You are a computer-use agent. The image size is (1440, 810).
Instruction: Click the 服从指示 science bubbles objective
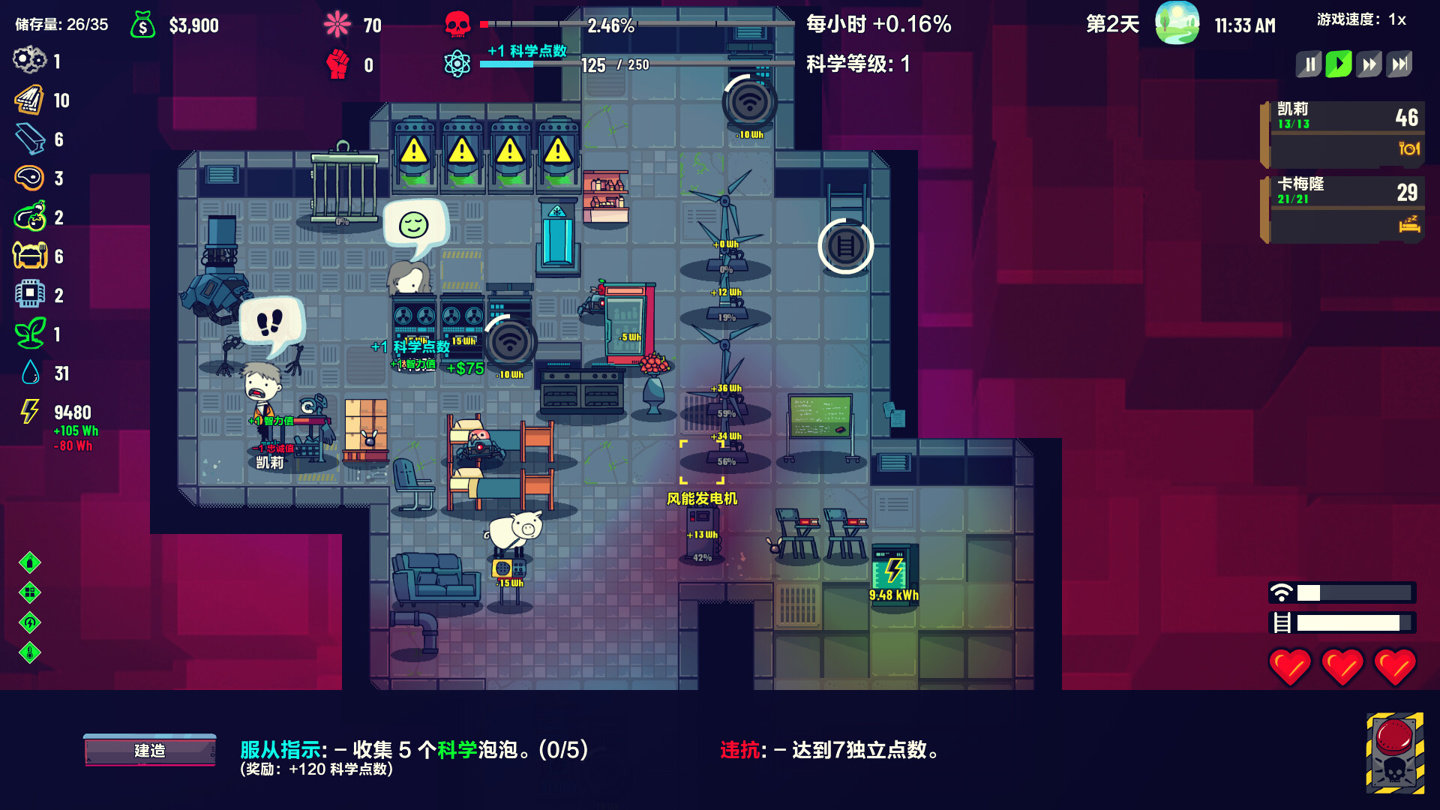coord(414,750)
